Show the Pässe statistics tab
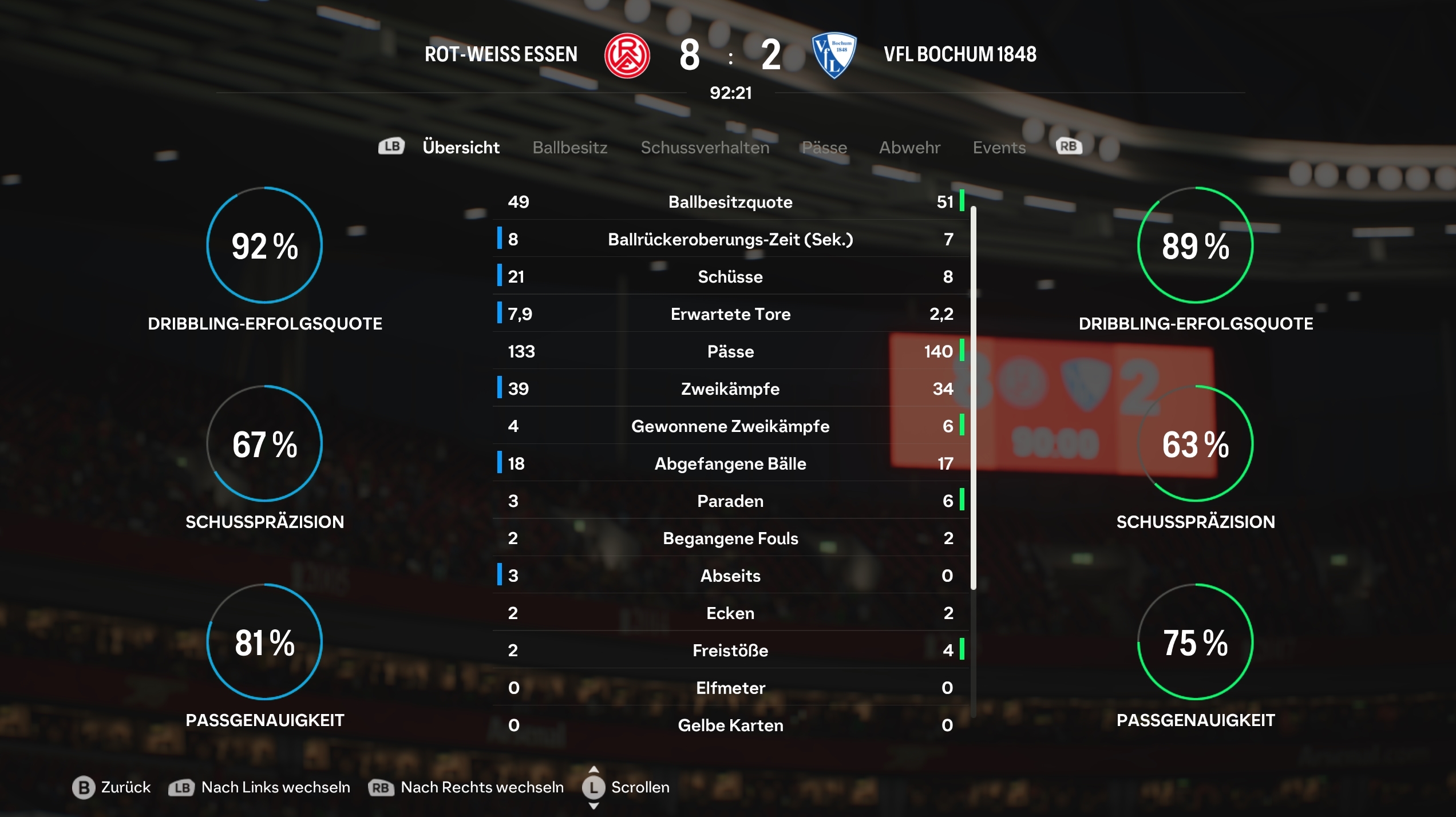Image resolution: width=1456 pixels, height=817 pixels. 824,148
